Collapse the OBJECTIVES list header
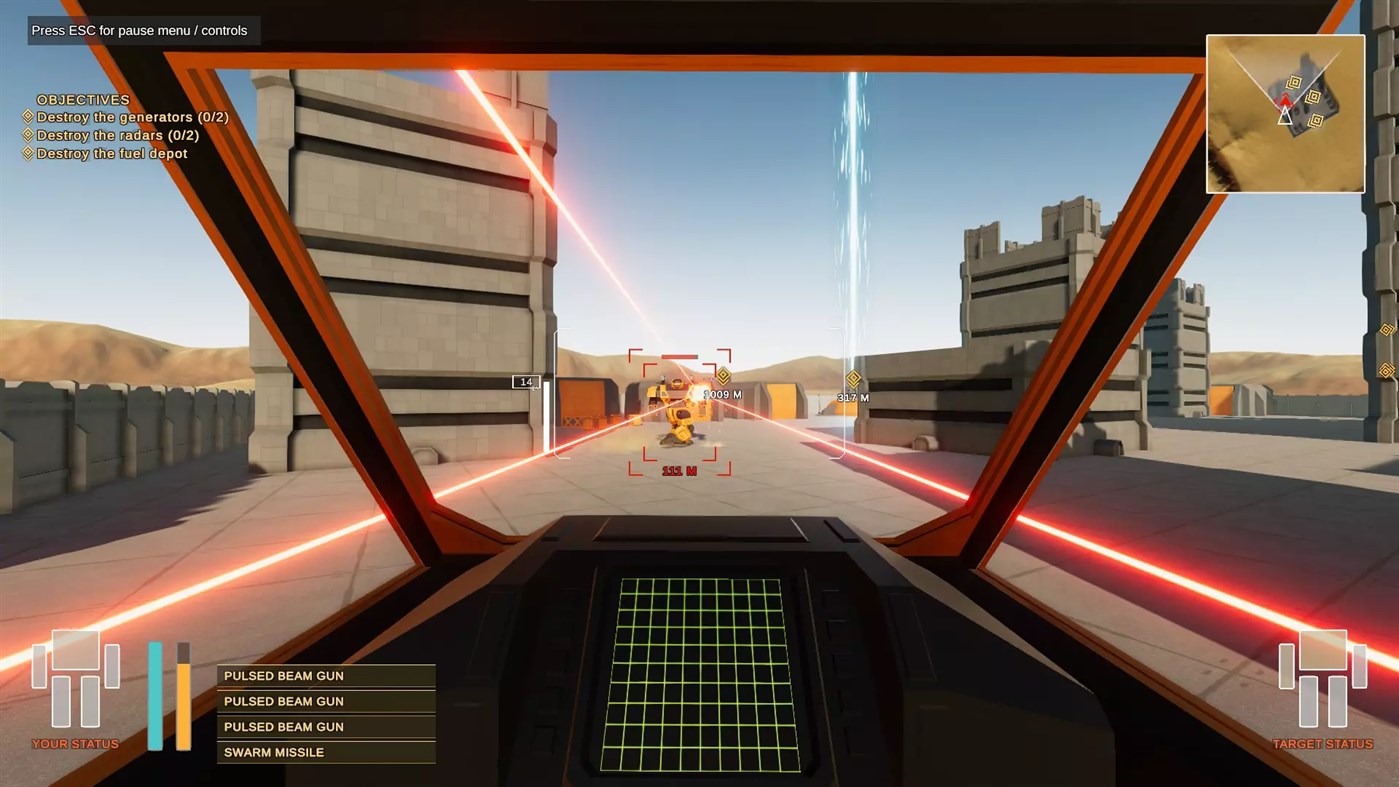This screenshot has height=787, width=1399. [x=82, y=99]
